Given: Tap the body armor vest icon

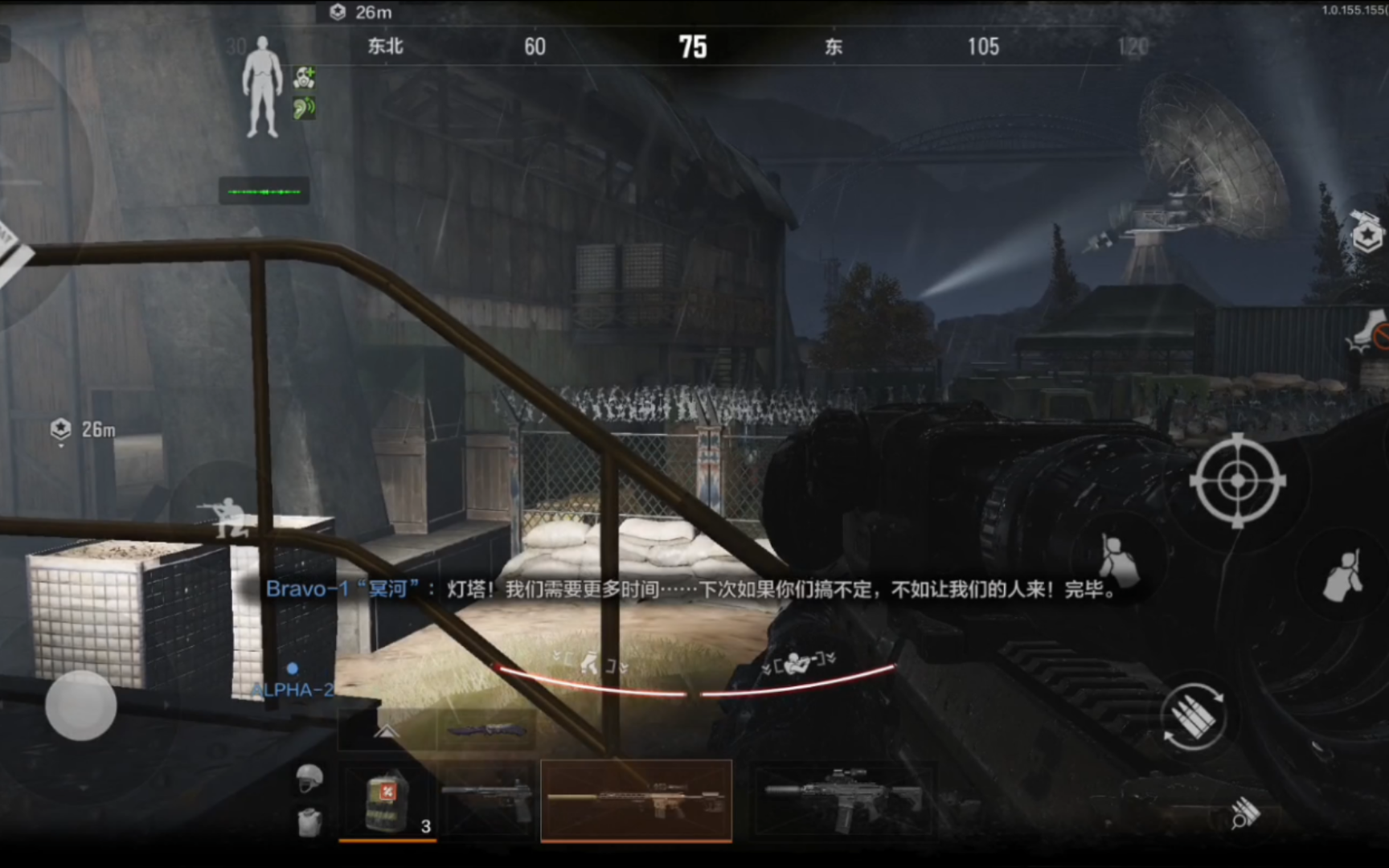Looking at the screenshot, I should click(x=309, y=822).
